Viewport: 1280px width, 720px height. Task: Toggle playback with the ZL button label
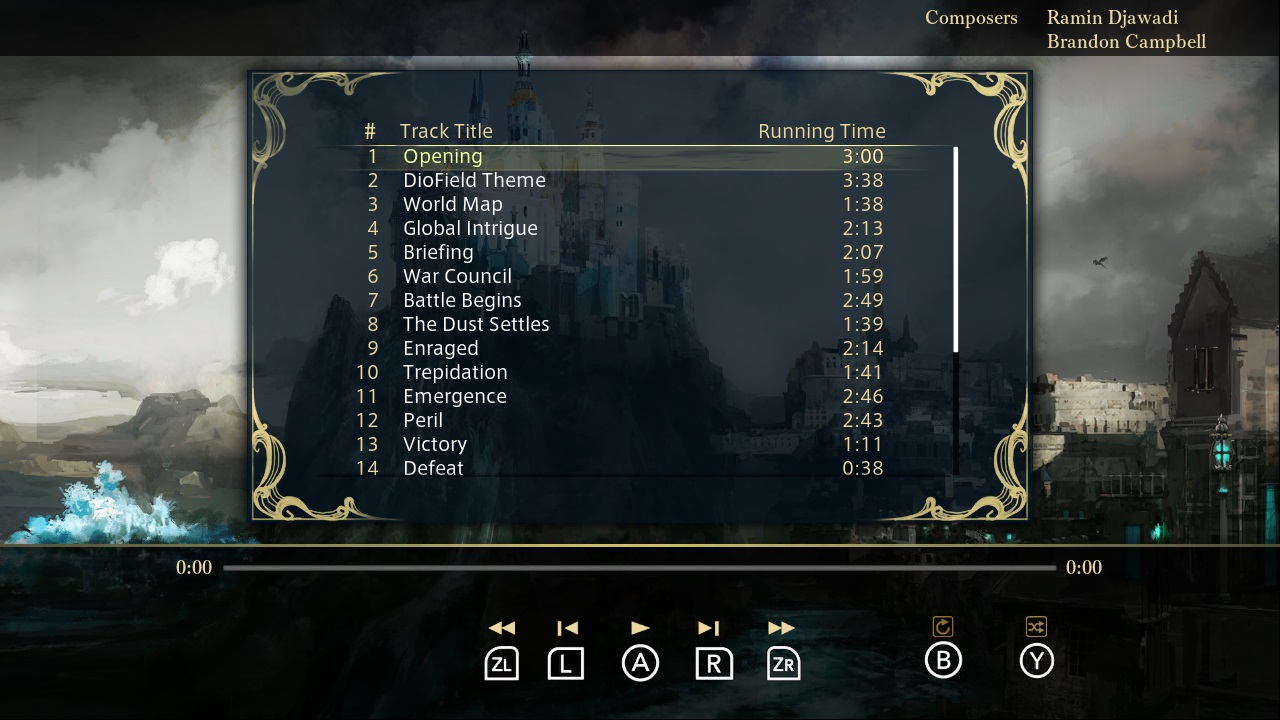tap(501, 662)
